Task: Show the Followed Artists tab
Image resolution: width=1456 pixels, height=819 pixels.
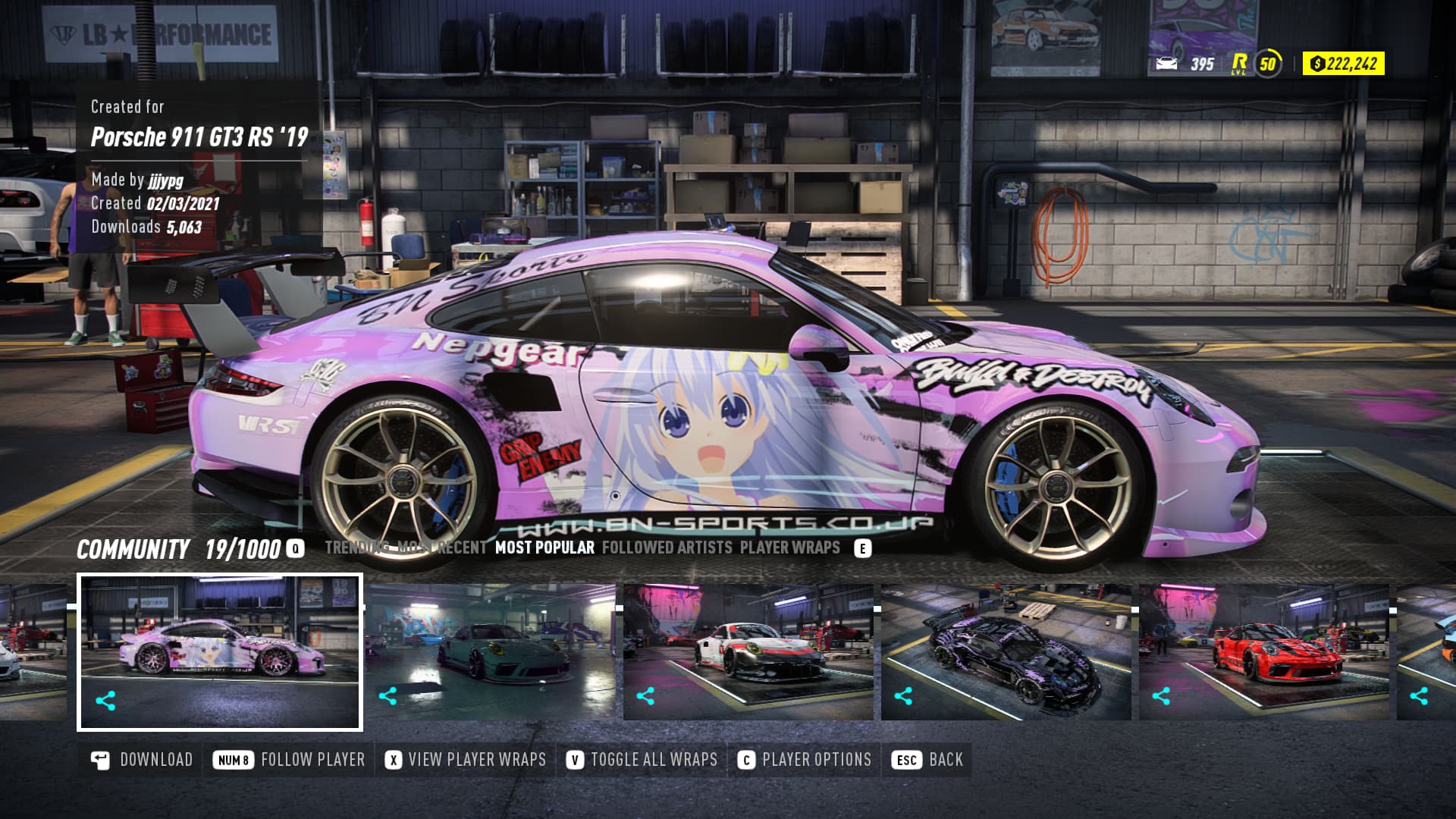Action: point(667,548)
